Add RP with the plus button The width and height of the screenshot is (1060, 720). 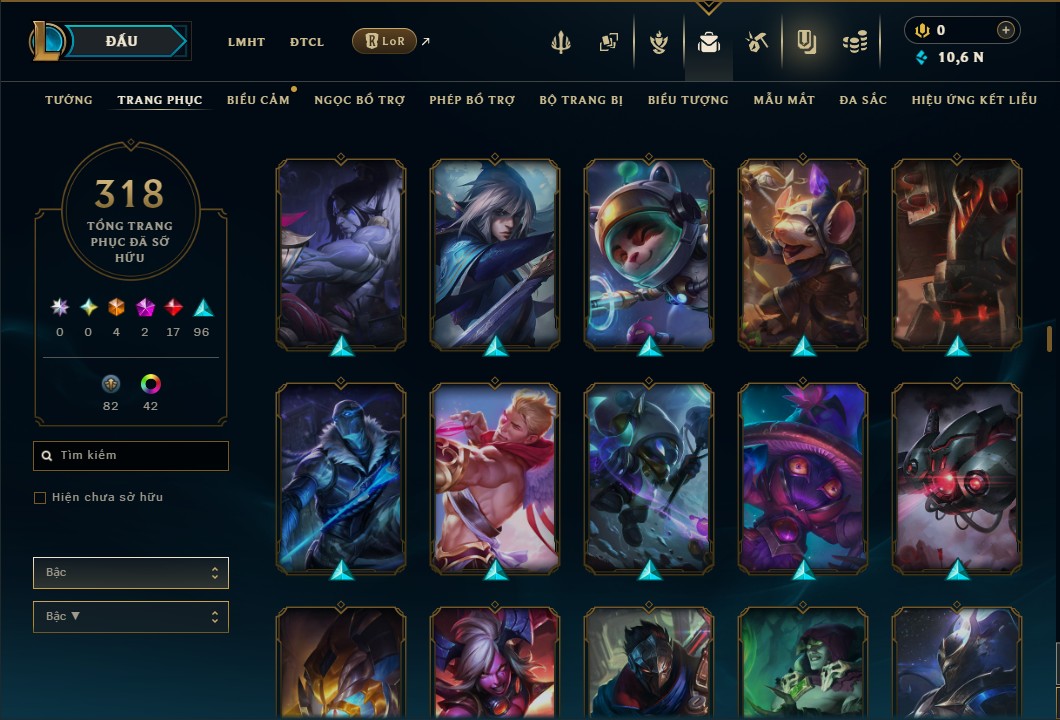(x=1006, y=30)
